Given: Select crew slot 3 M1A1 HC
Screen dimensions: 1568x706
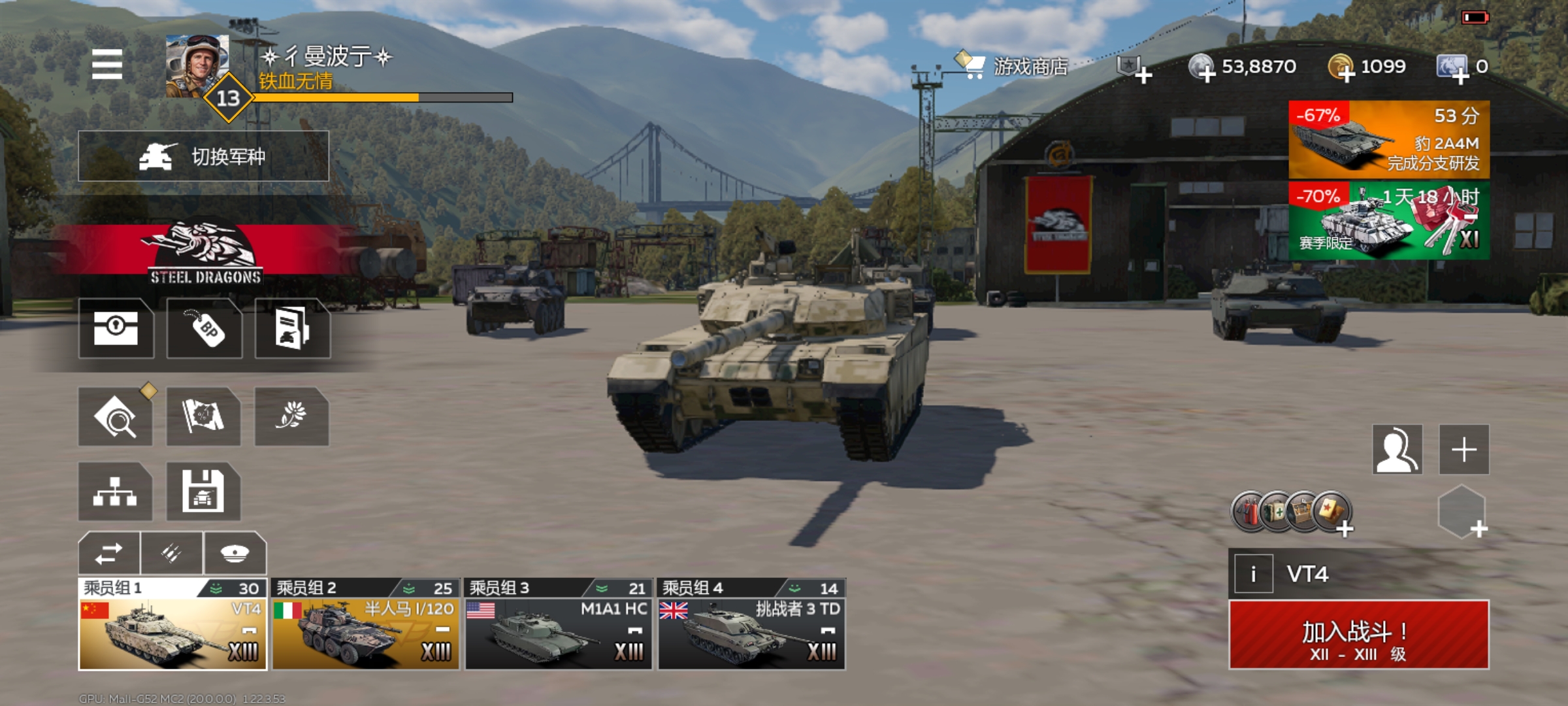Looking at the screenshot, I should click(x=558, y=625).
